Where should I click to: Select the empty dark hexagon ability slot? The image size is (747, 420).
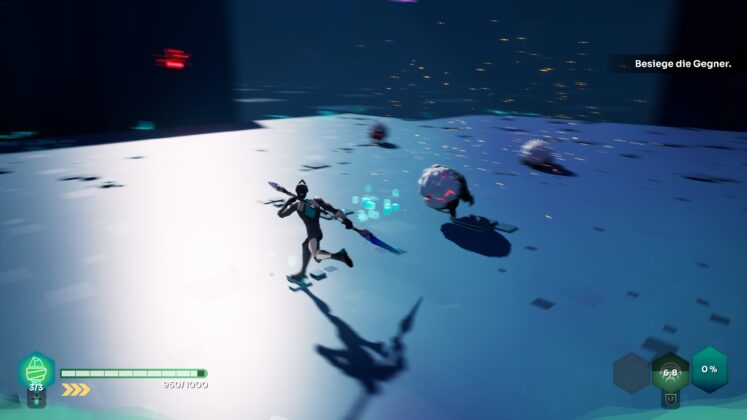[632, 373]
